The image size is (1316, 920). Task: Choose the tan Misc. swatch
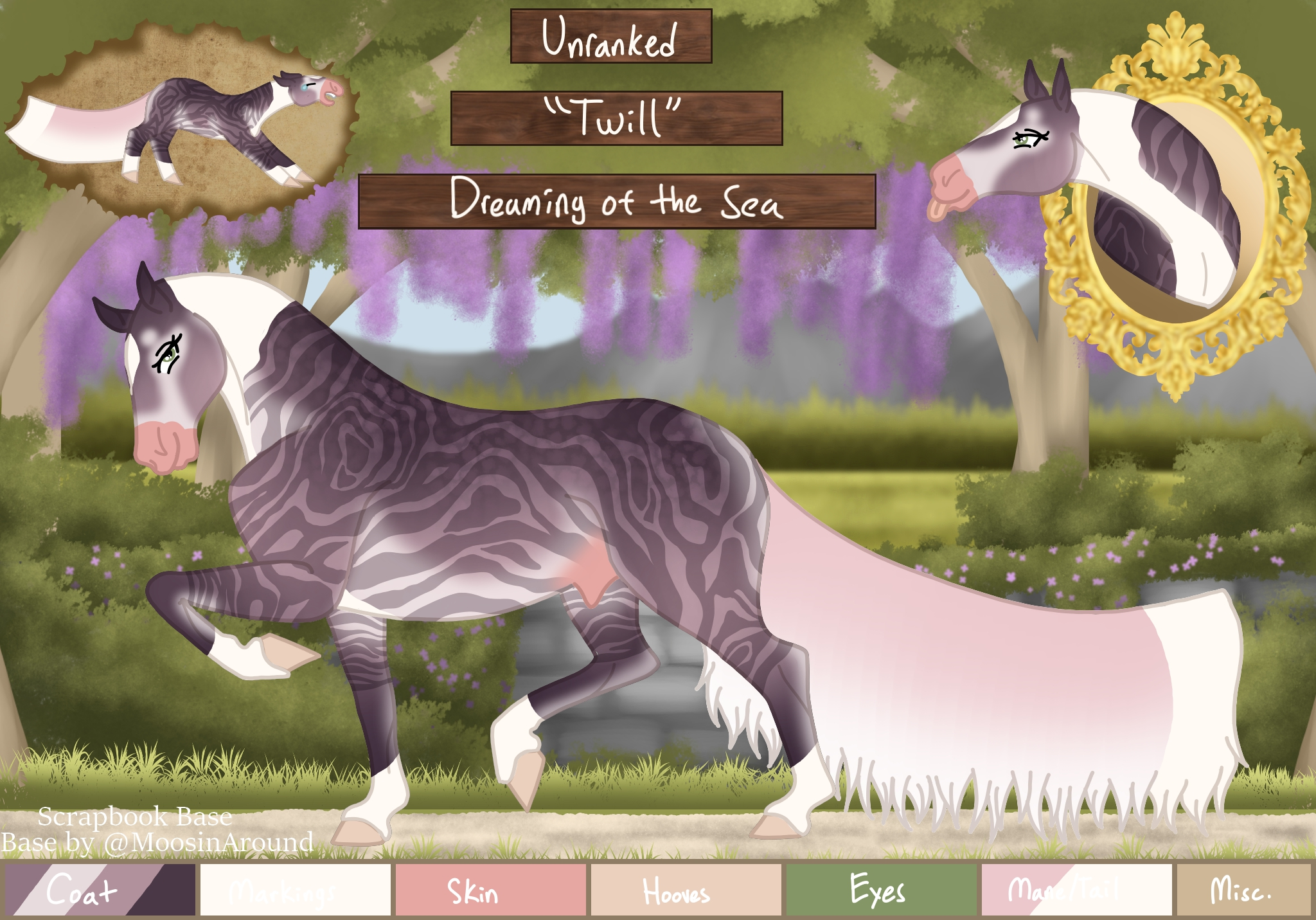1243,890
